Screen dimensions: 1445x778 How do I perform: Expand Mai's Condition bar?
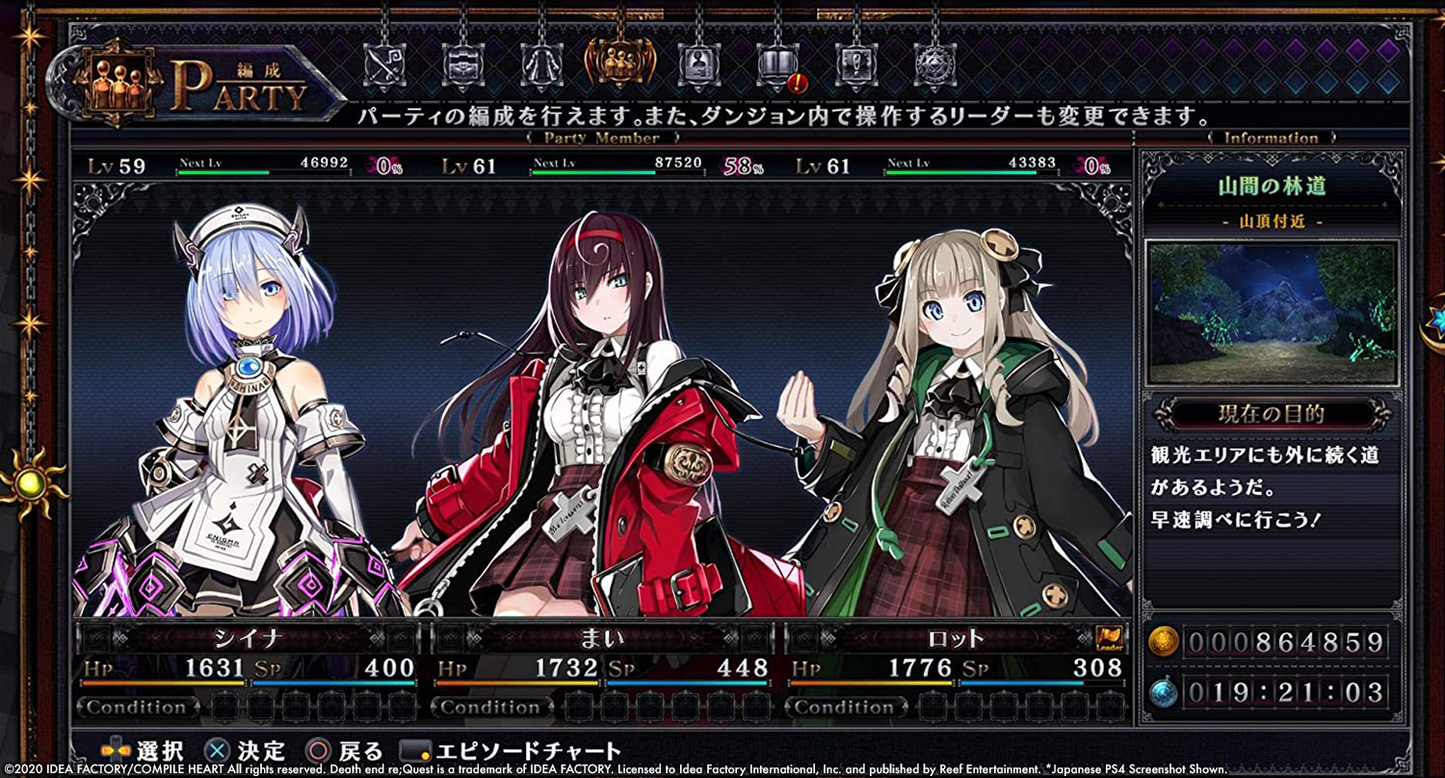pos(493,707)
